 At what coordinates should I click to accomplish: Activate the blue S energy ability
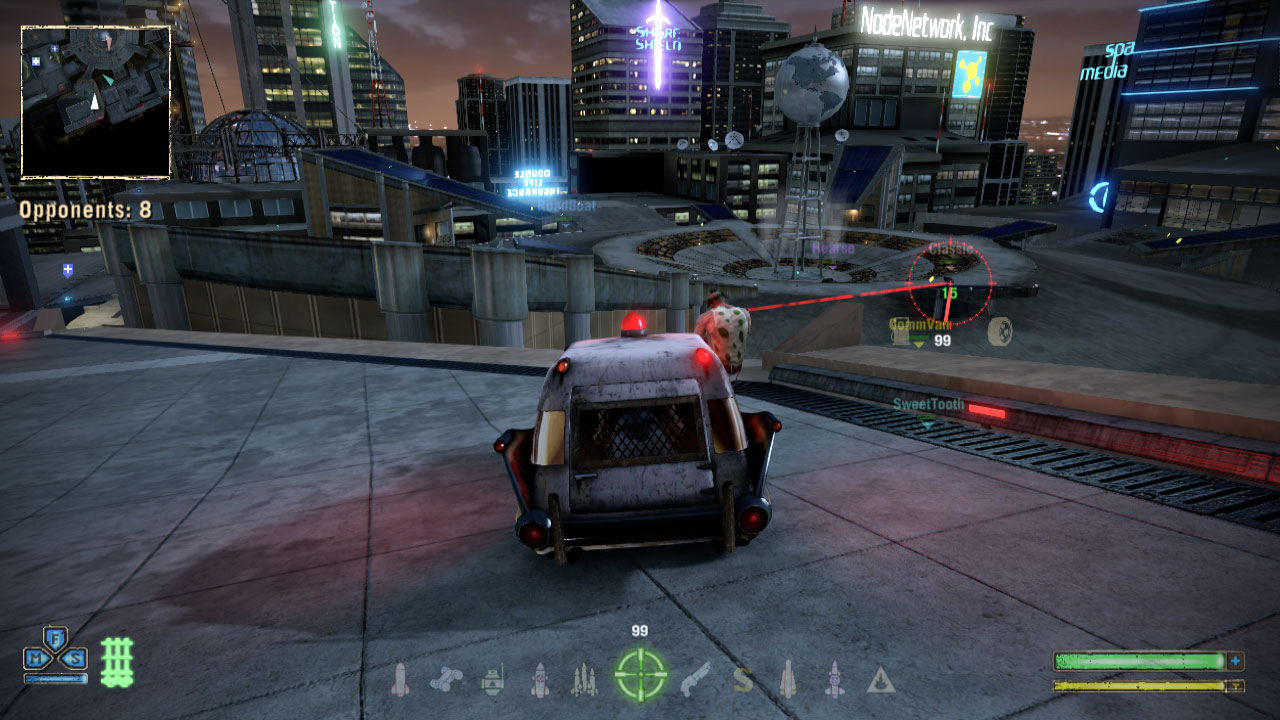click(73, 658)
